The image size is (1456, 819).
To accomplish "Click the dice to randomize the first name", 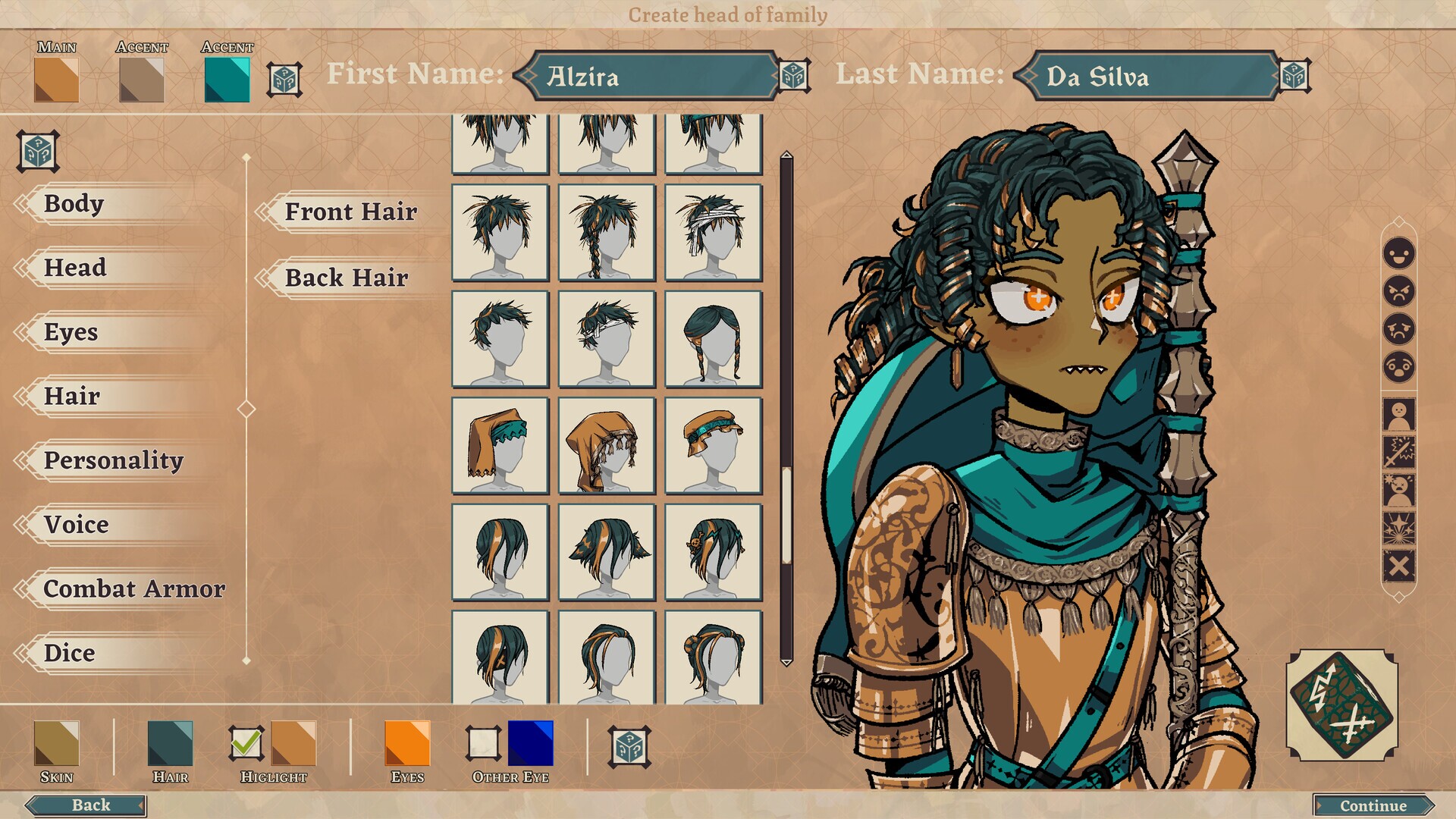I will coord(793,75).
